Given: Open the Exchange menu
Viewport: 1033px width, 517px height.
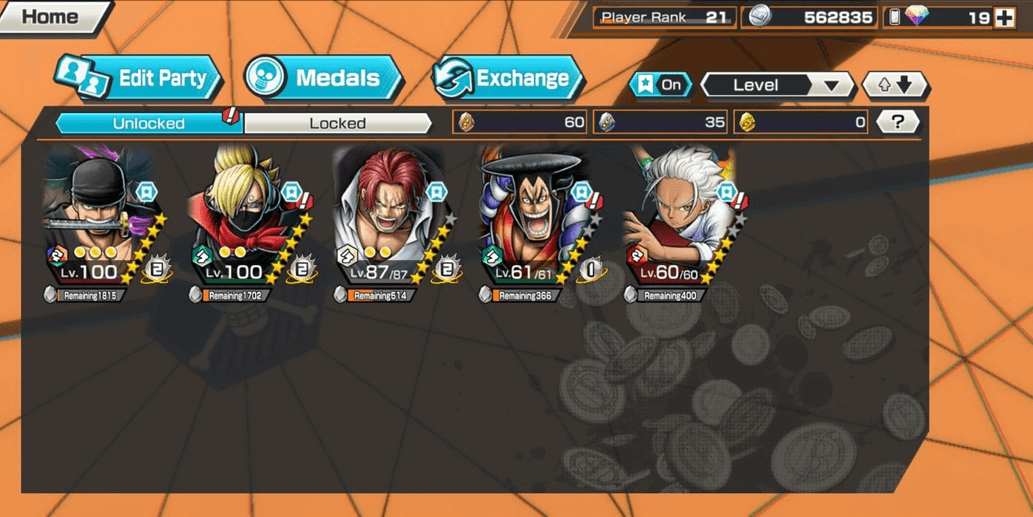Looking at the screenshot, I should click(x=508, y=78).
